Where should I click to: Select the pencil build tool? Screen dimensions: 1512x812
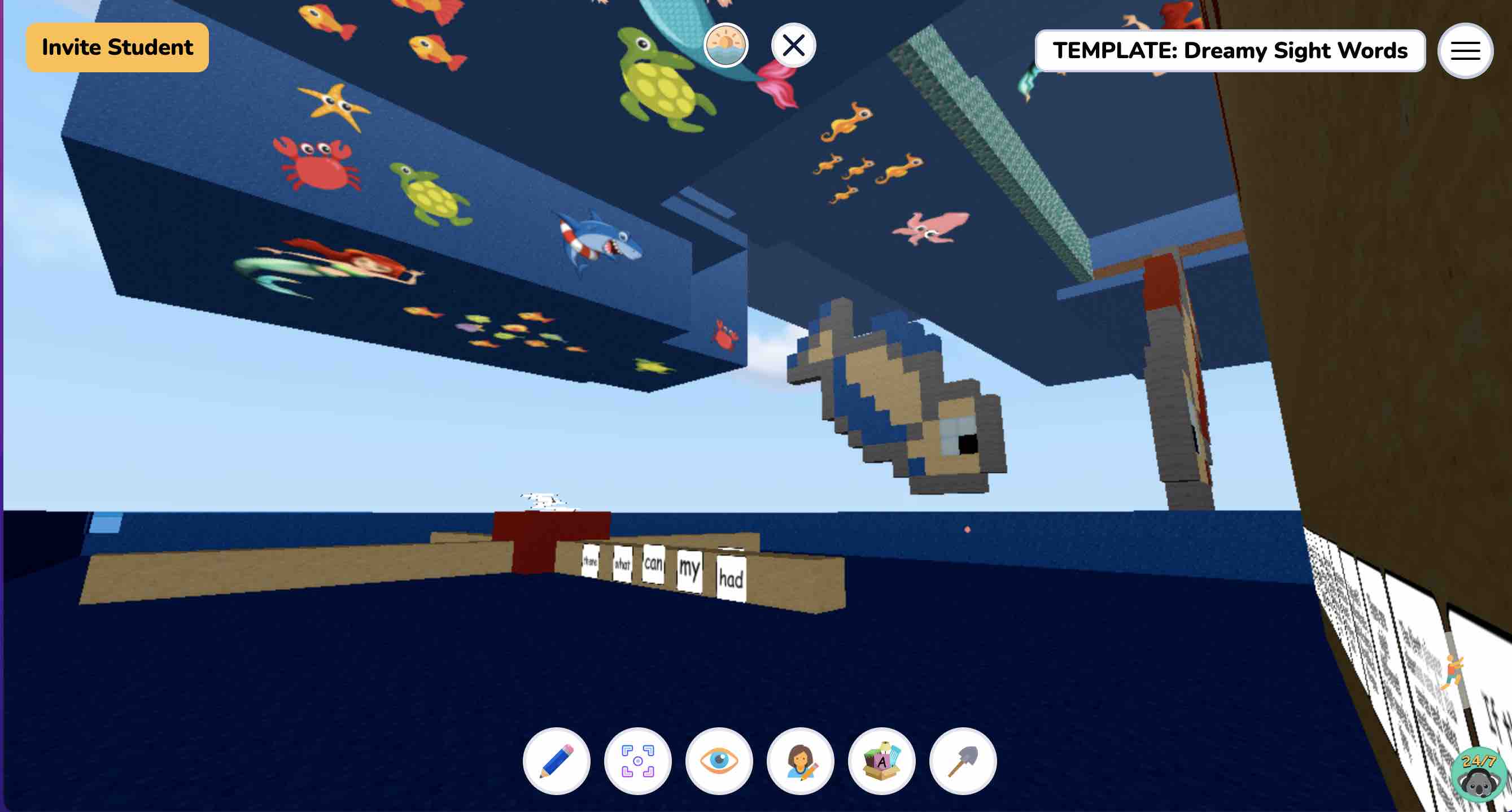pos(557,761)
